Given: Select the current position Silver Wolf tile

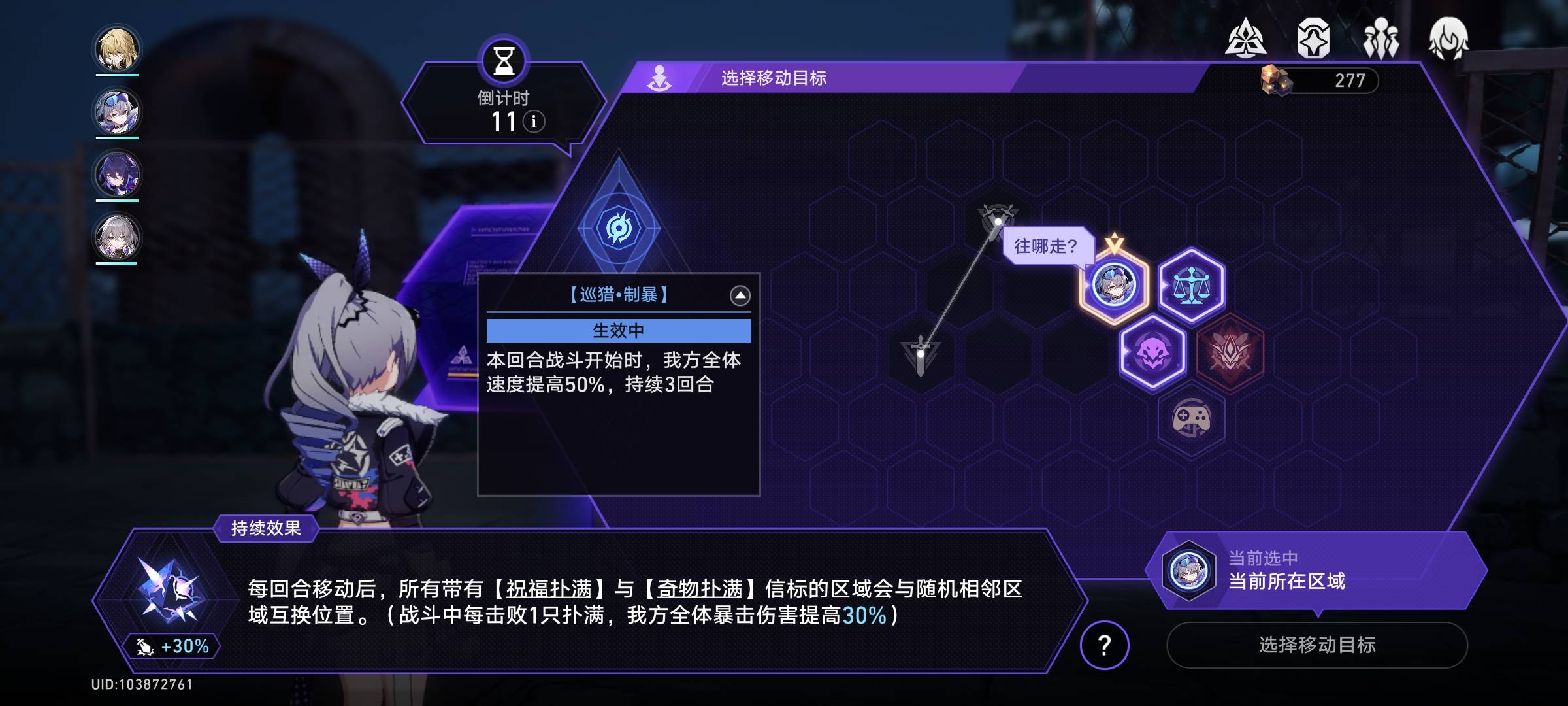Looking at the screenshot, I should coord(1114,286).
